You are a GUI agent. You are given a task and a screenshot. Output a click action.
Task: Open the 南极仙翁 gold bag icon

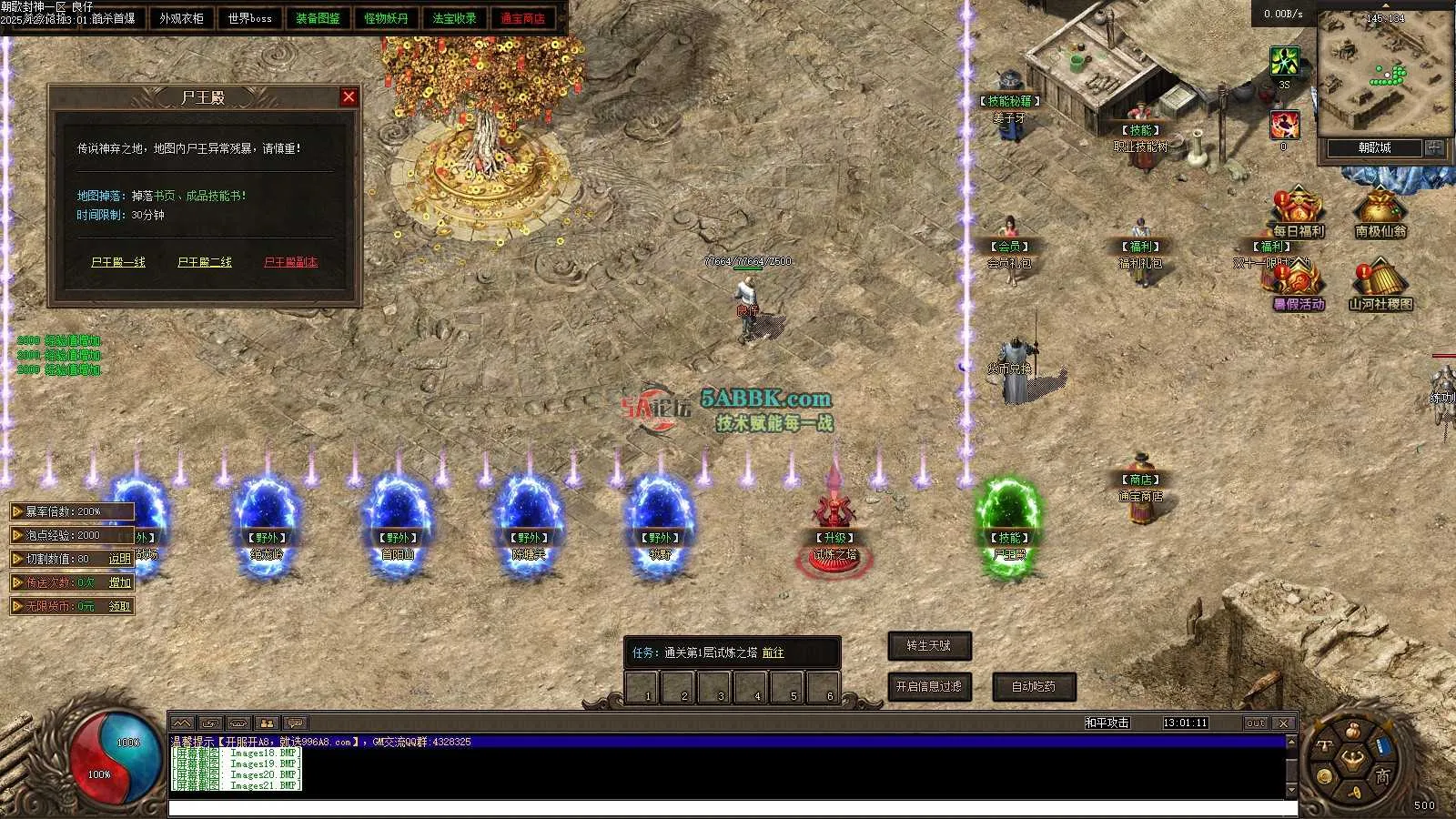click(1380, 214)
